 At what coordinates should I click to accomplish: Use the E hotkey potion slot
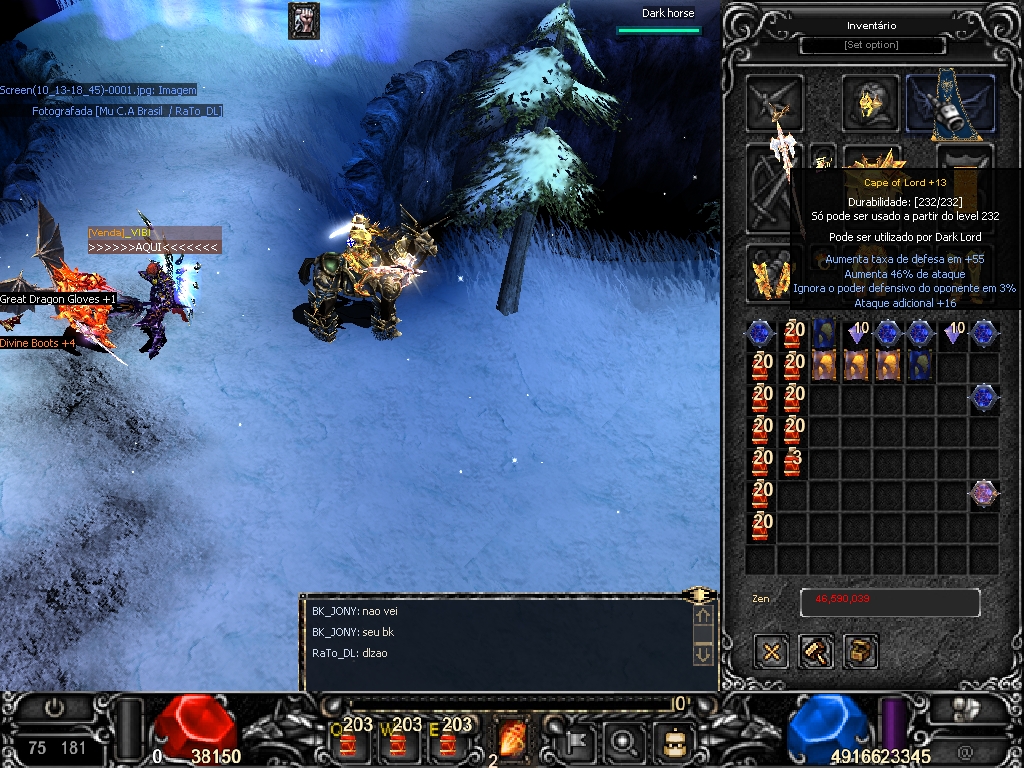(449, 741)
